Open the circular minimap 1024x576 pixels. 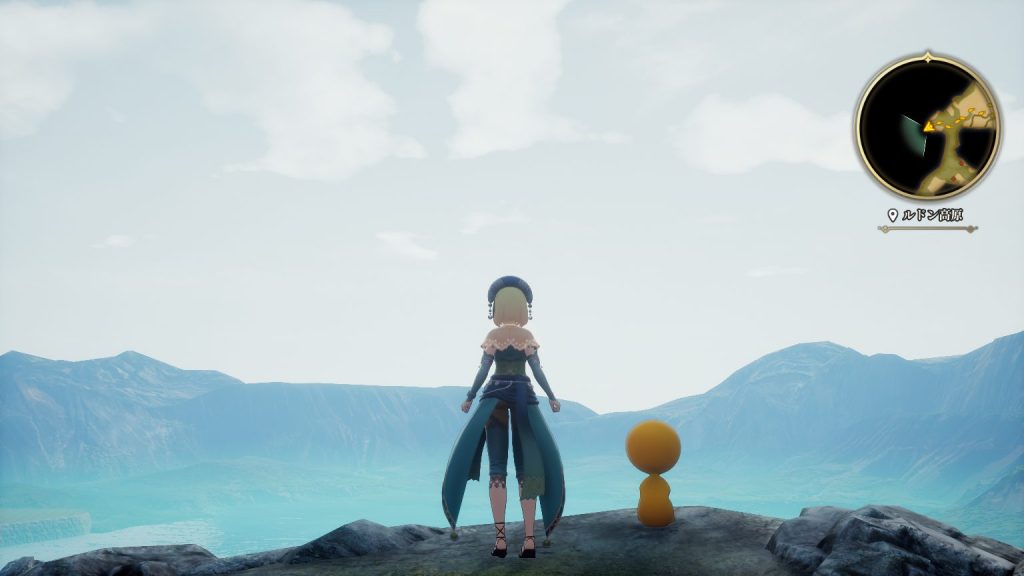tap(928, 126)
